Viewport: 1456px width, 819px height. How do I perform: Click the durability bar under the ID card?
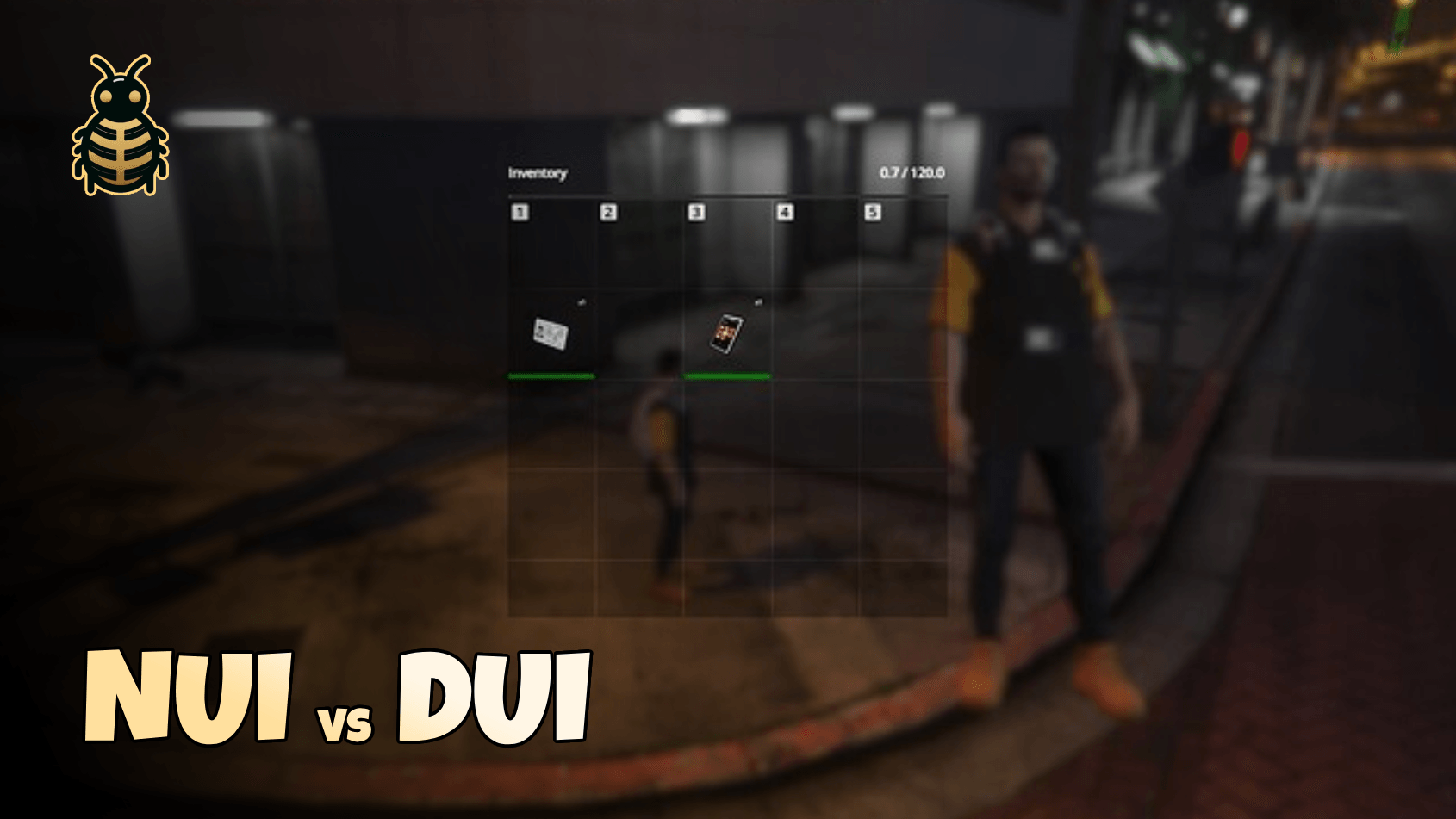[x=551, y=375]
